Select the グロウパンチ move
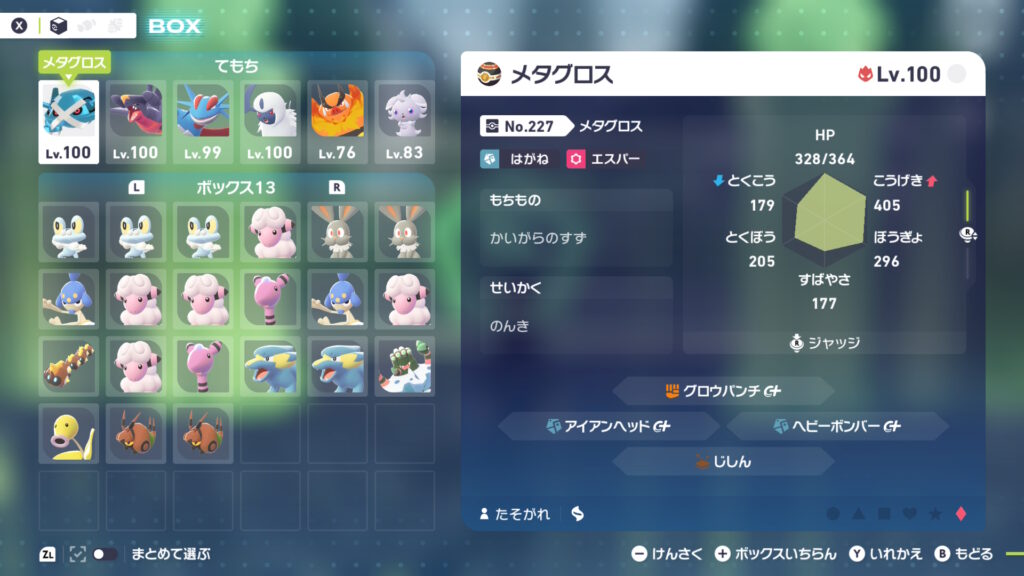The height and width of the screenshot is (576, 1024). coord(722,391)
